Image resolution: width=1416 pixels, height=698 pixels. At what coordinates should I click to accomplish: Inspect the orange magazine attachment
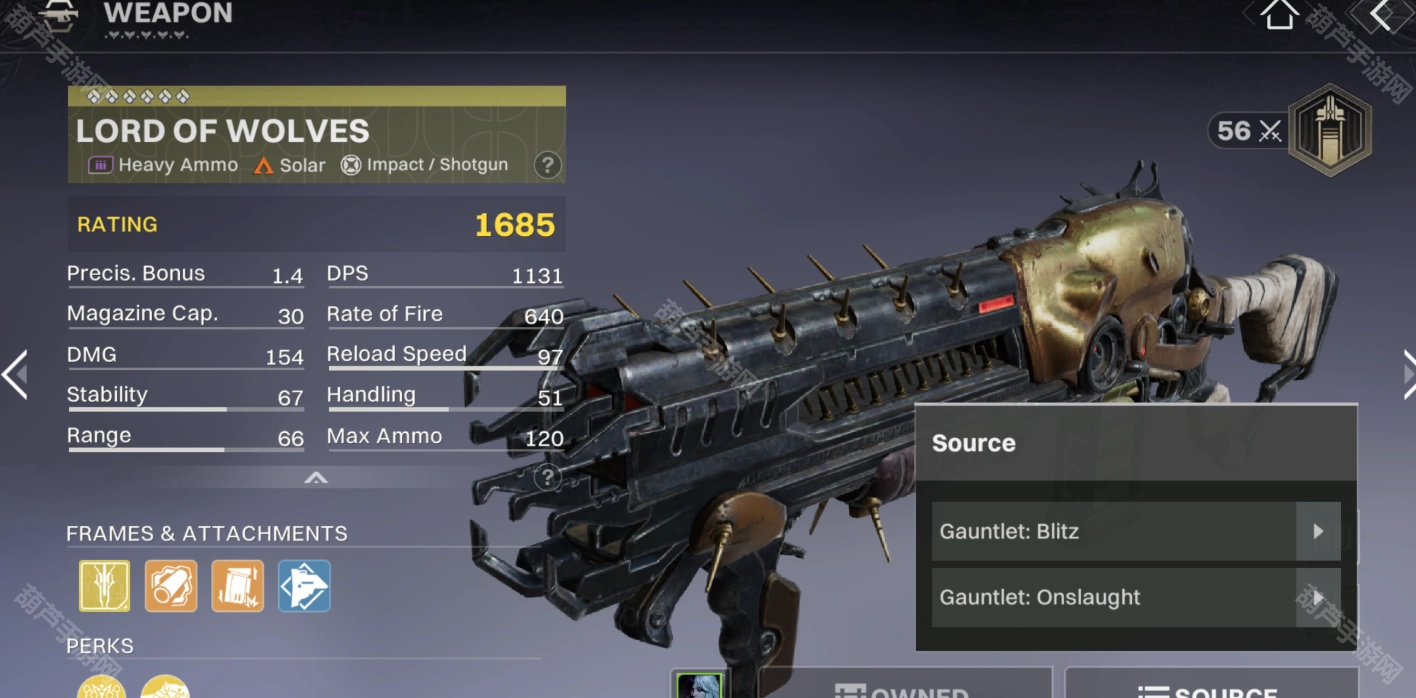pyautogui.click(x=238, y=585)
